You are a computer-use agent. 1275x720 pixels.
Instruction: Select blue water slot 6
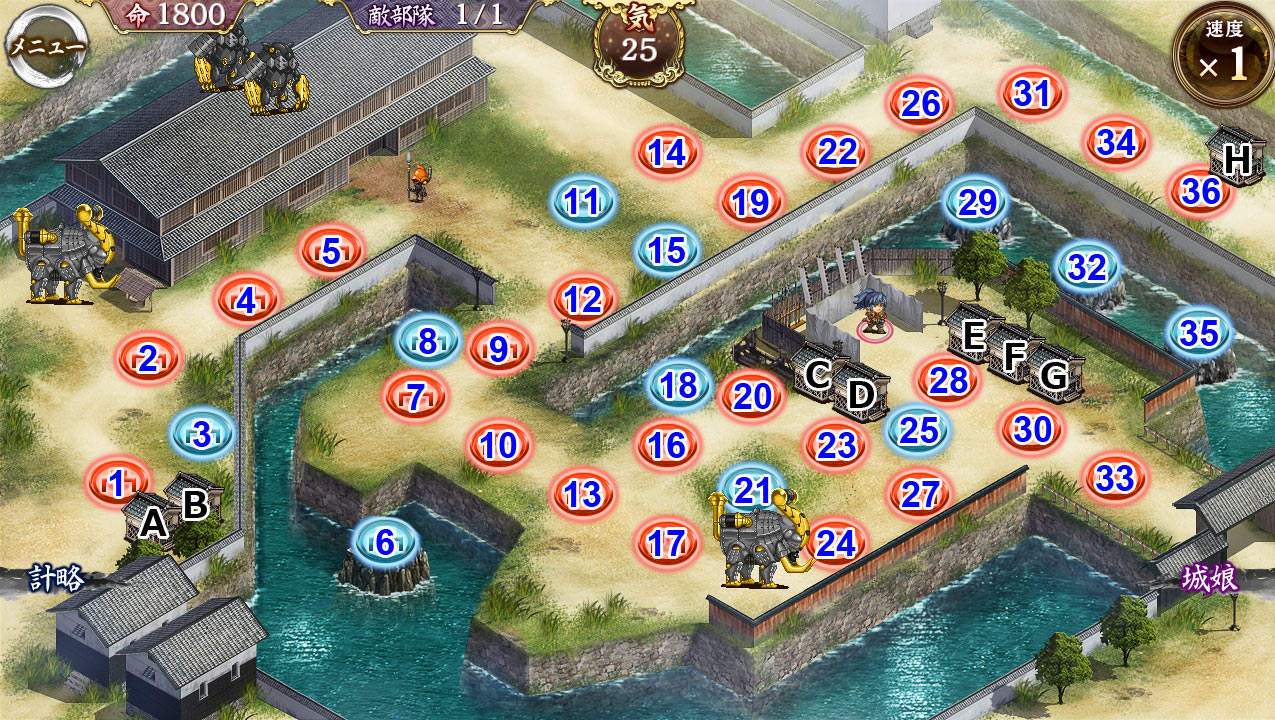click(386, 543)
